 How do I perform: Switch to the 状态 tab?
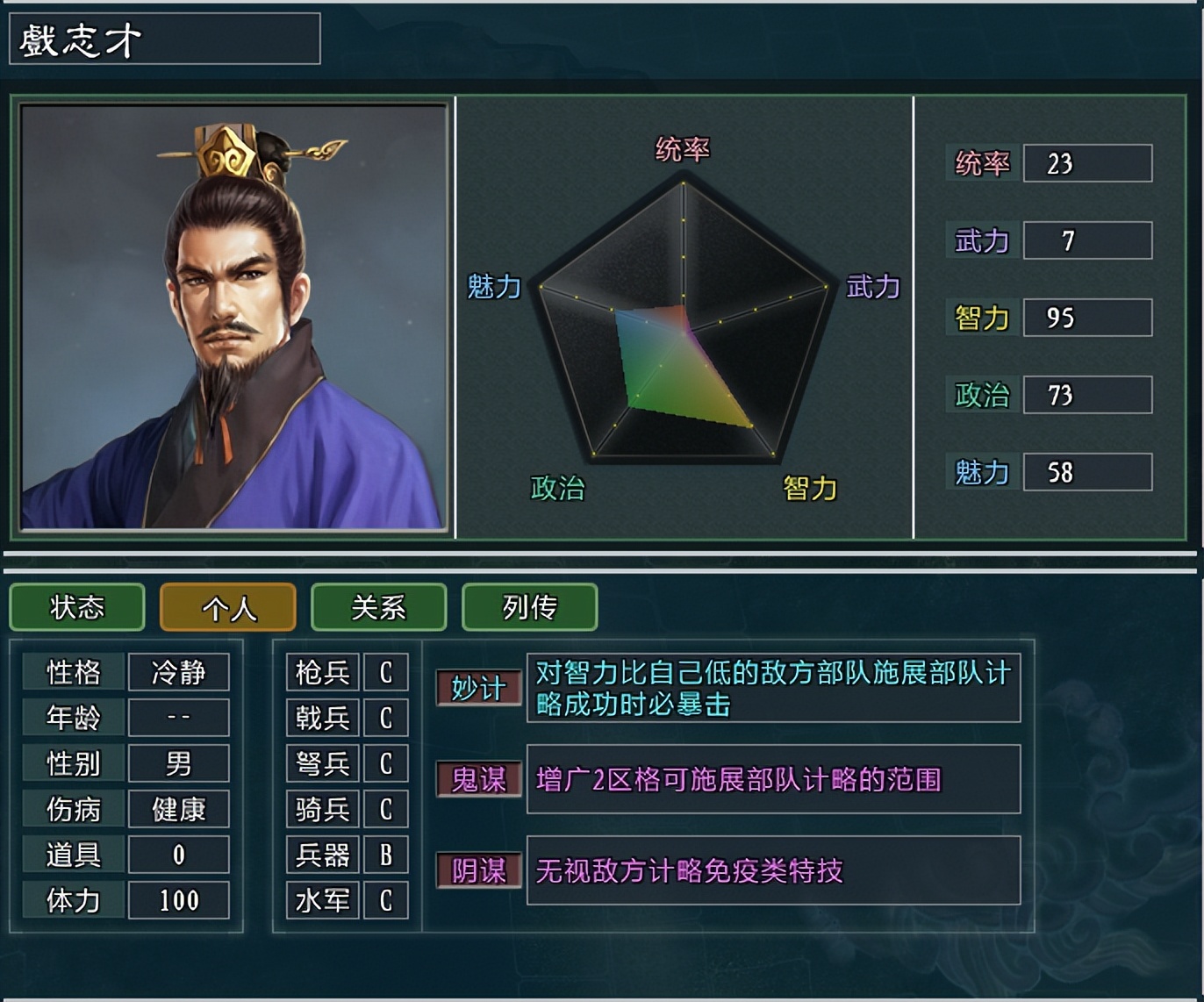(x=76, y=607)
